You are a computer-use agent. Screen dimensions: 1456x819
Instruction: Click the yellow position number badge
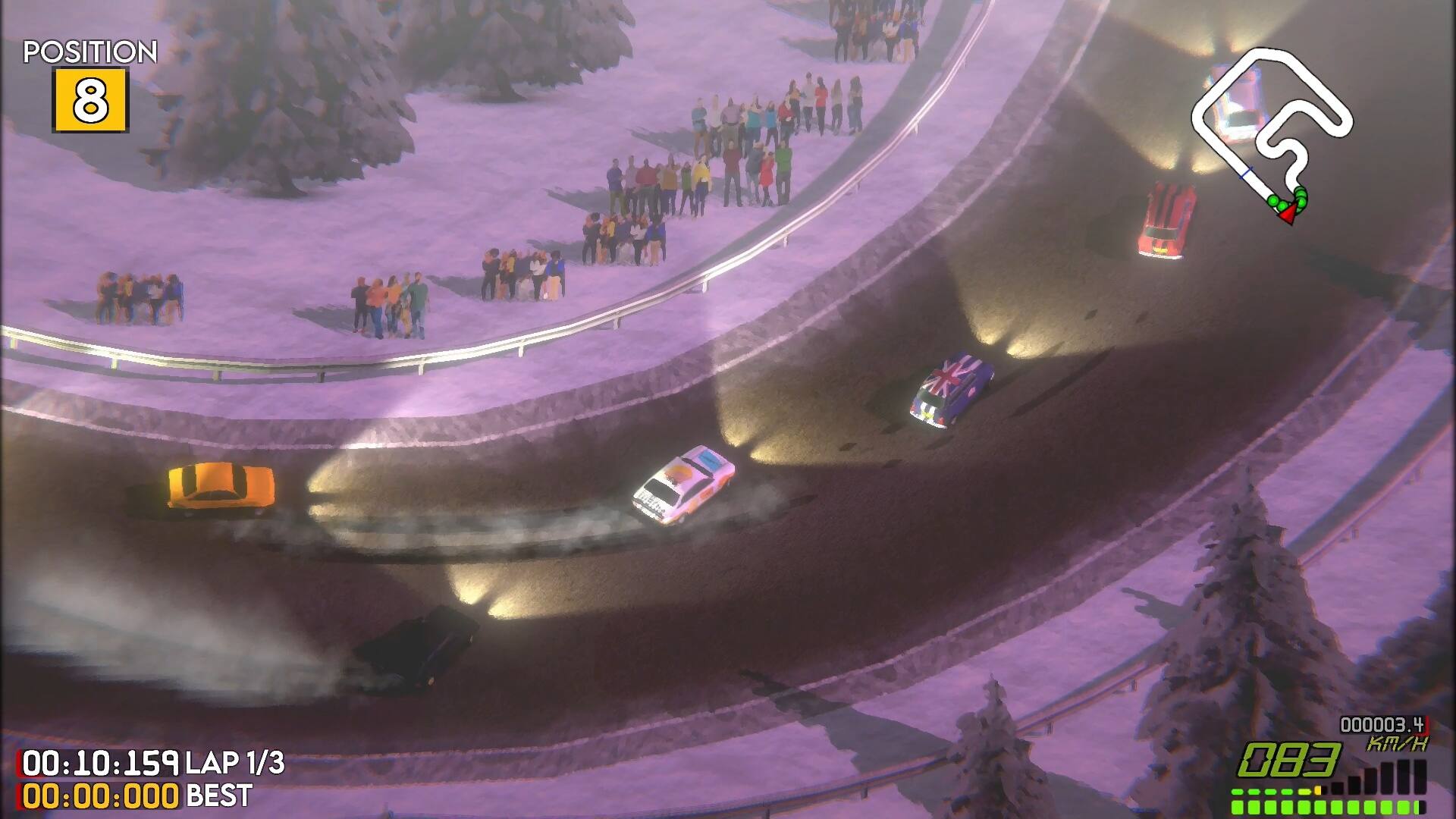click(91, 99)
